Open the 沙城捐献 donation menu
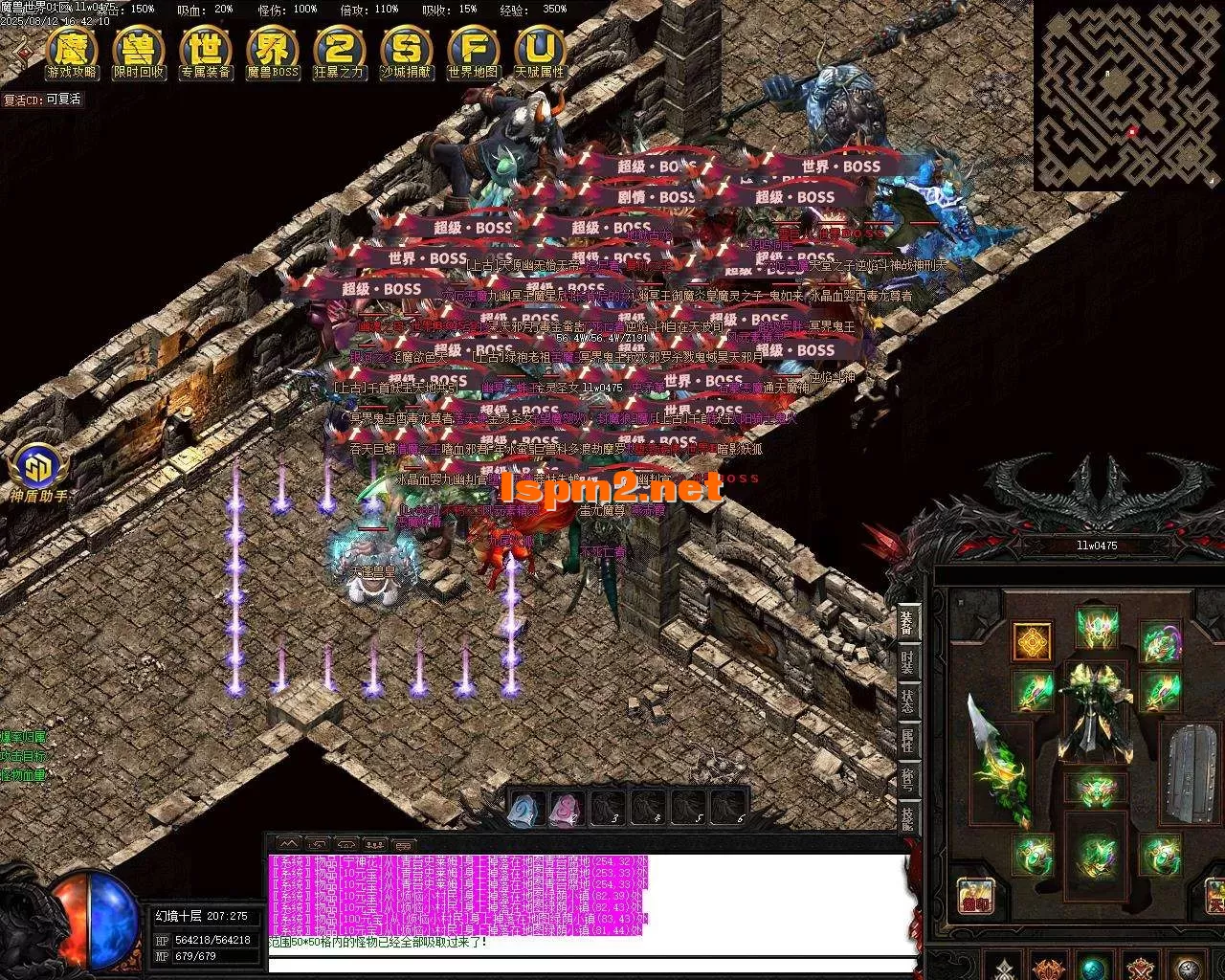The image size is (1225, 980). [x=406, y=54]
